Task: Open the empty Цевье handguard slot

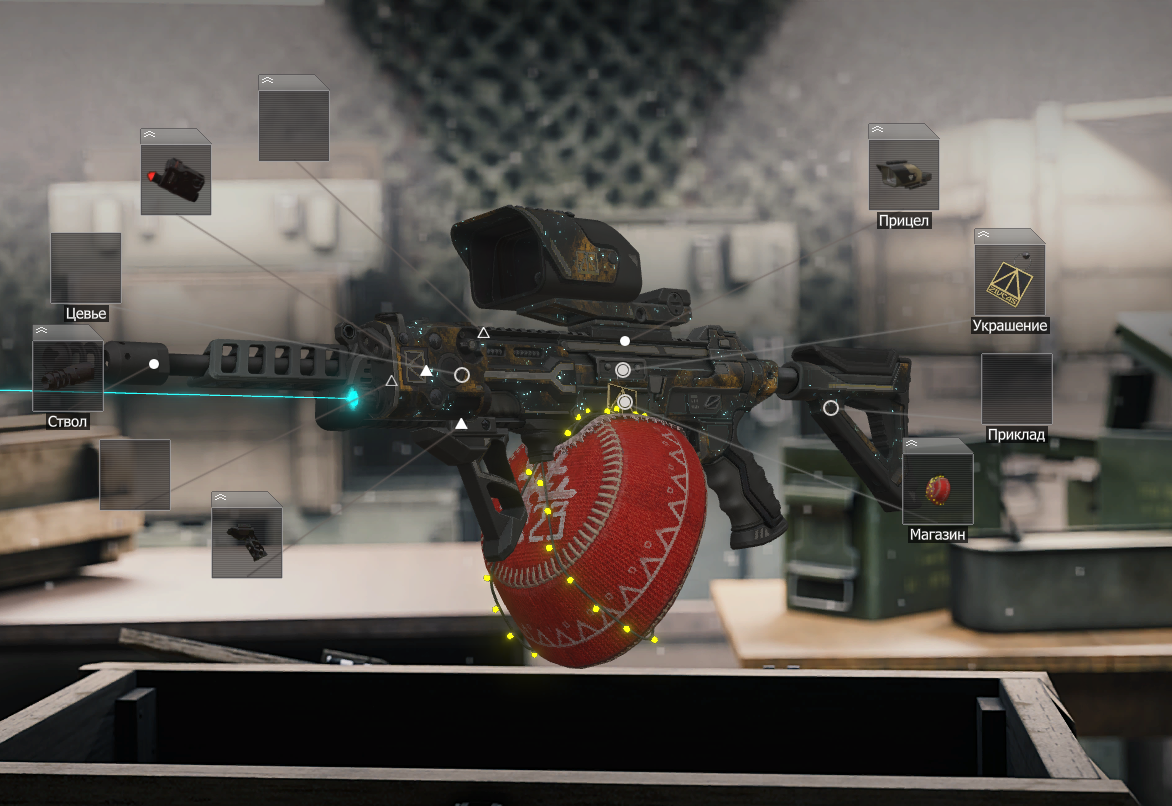Action: (86, 268)
